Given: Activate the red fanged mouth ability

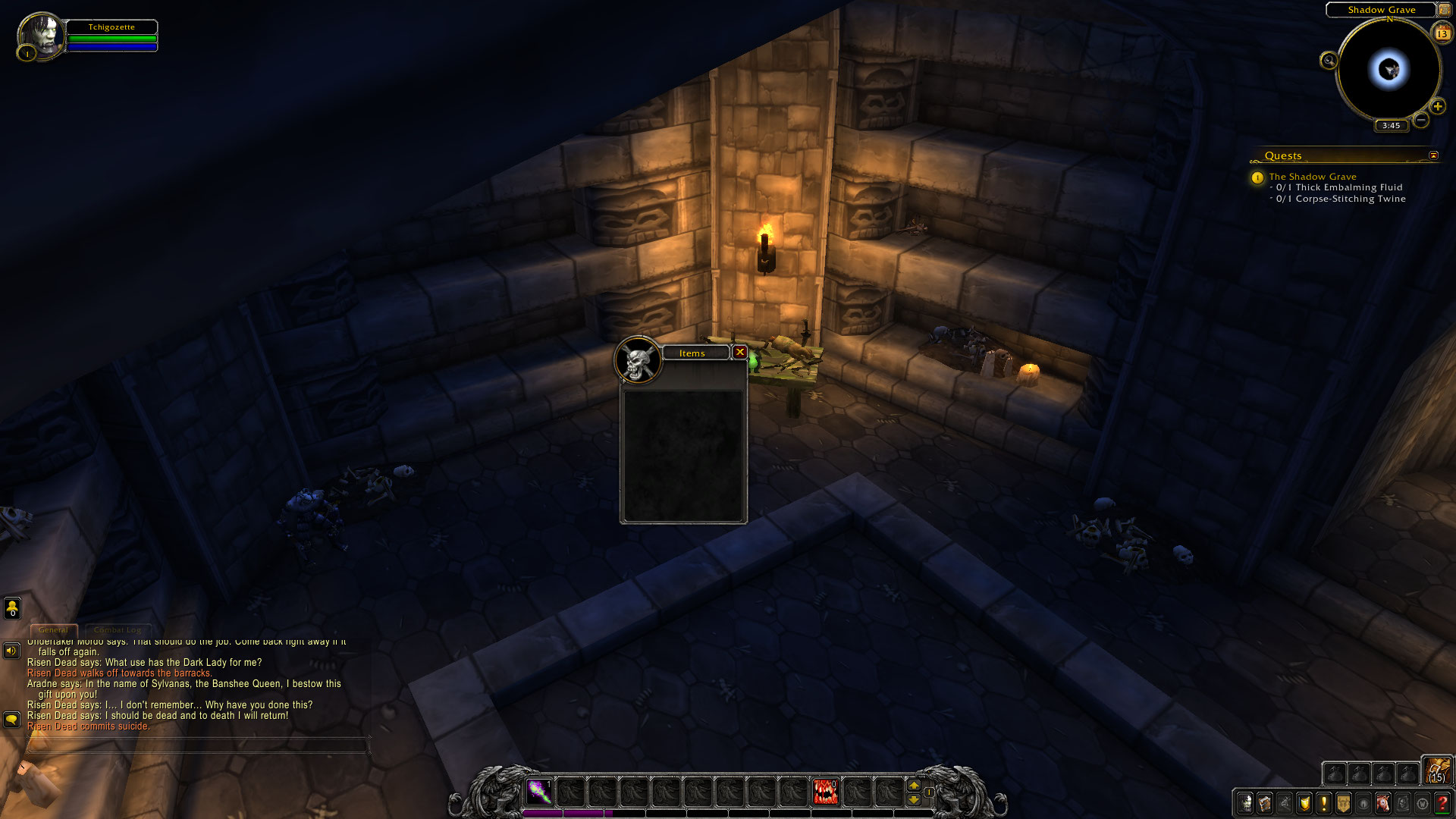Looking at the screenshot, I should (825, 792).
